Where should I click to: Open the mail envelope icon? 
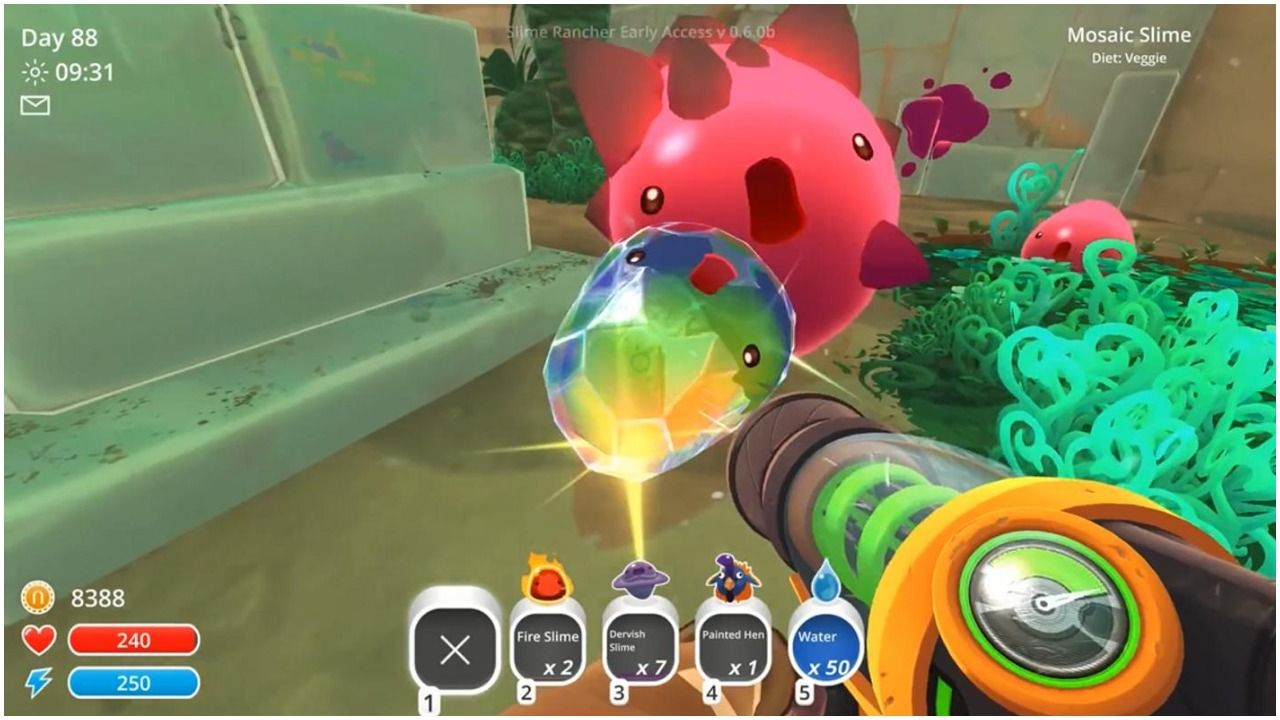pos(35,105)
